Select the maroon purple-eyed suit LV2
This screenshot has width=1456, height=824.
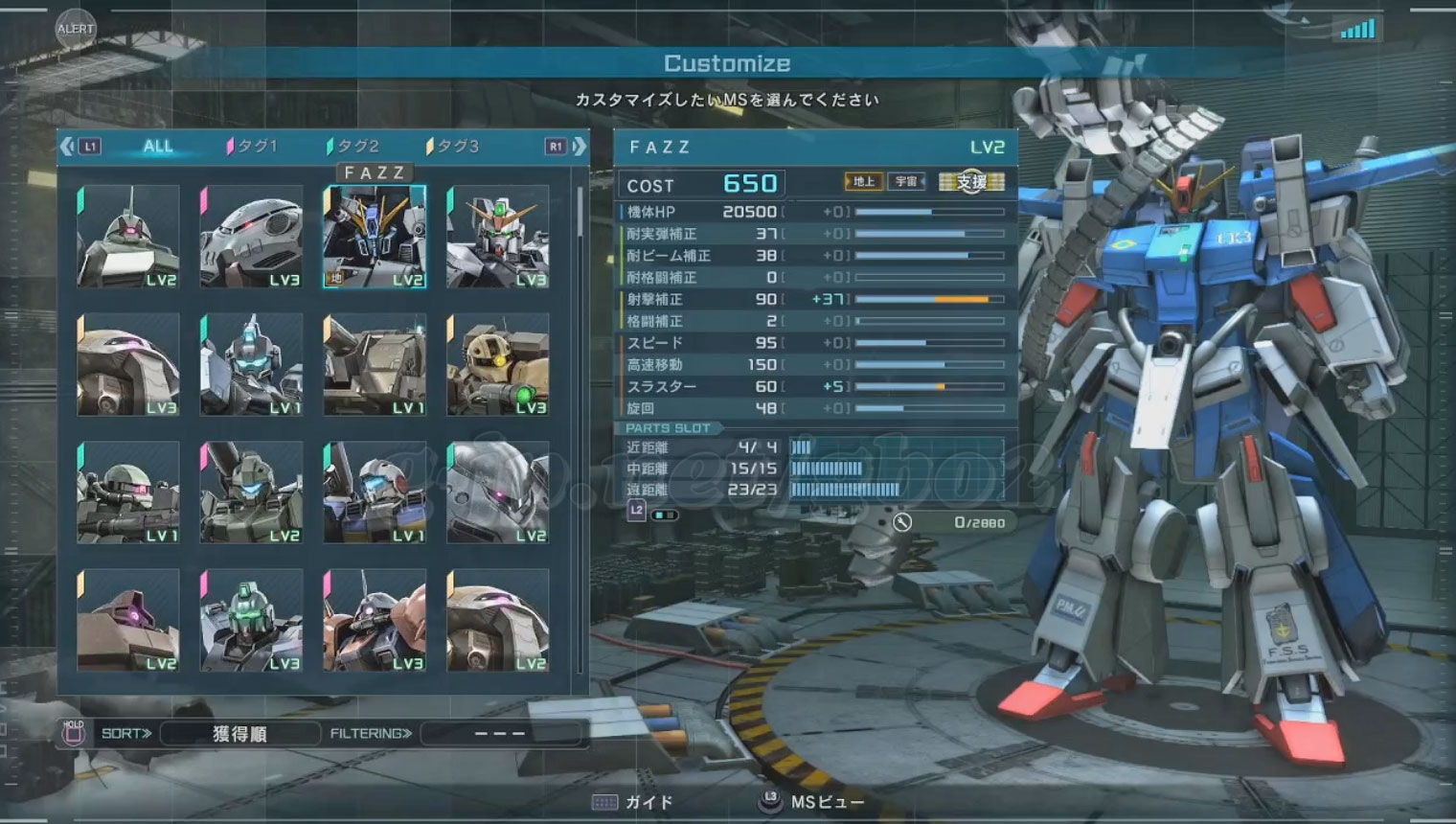[x=128, y=621]
